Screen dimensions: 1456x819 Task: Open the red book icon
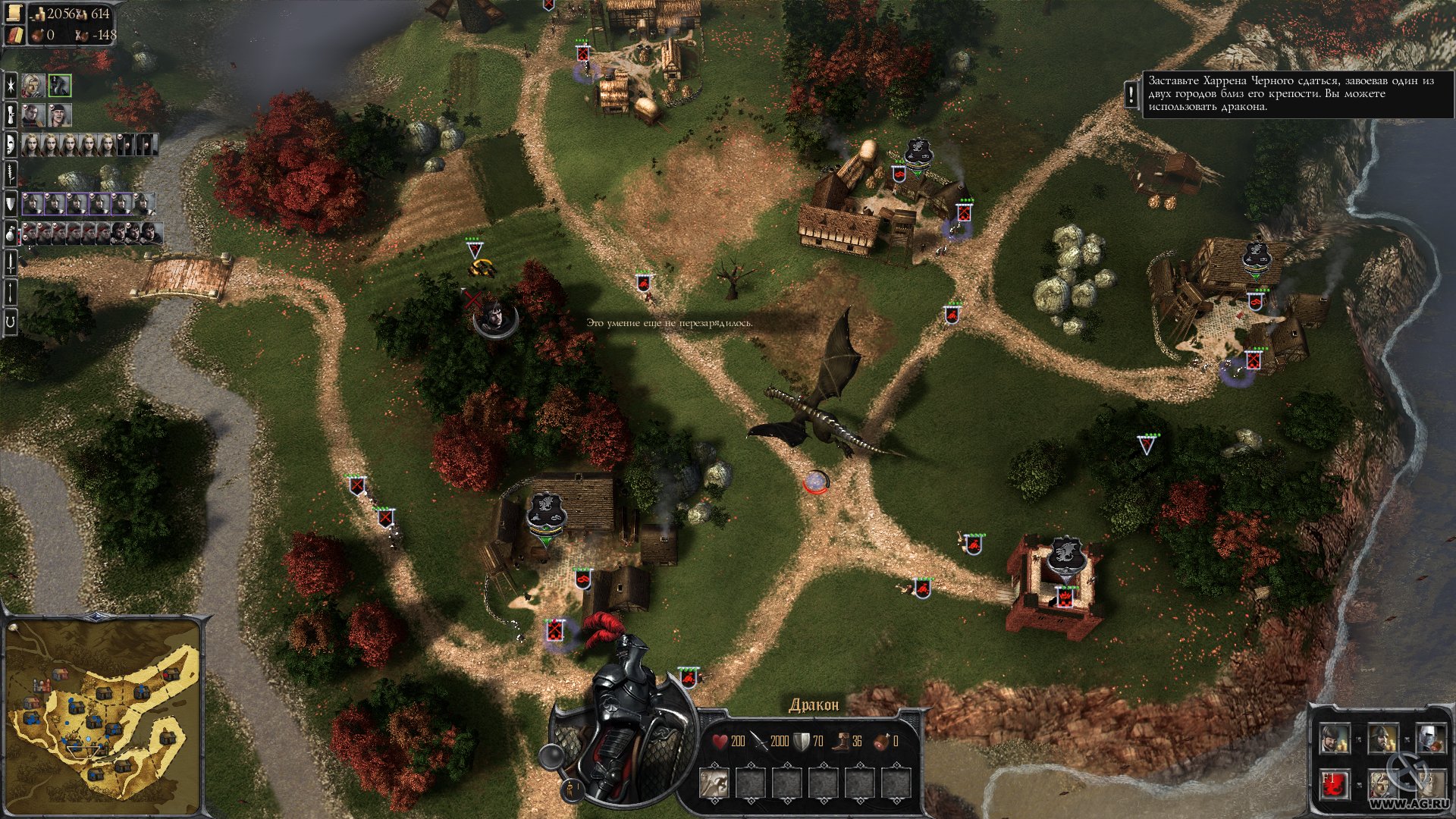pyautogui.click(x=16, y=35)
